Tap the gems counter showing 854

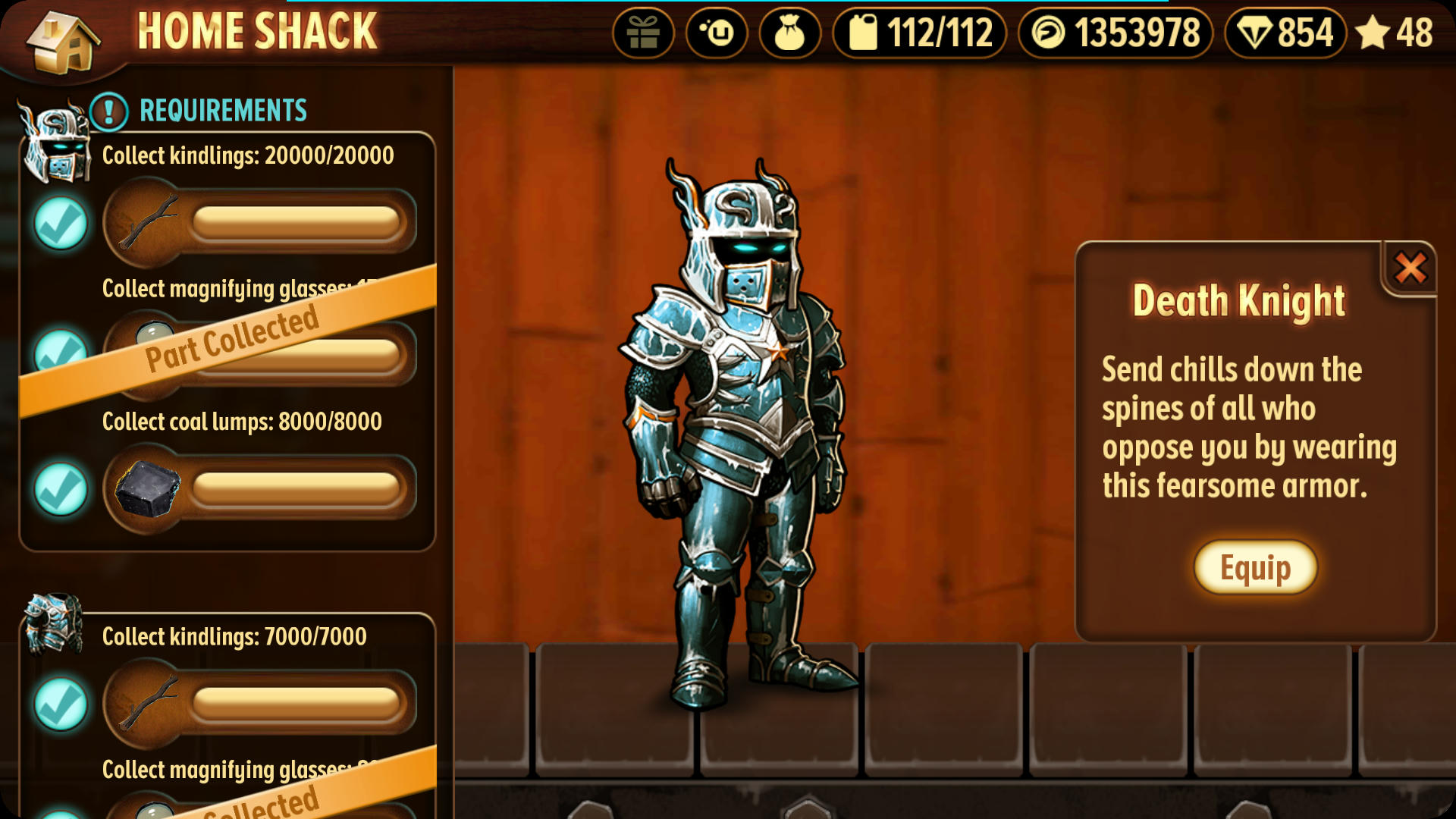click(1285, 33)
